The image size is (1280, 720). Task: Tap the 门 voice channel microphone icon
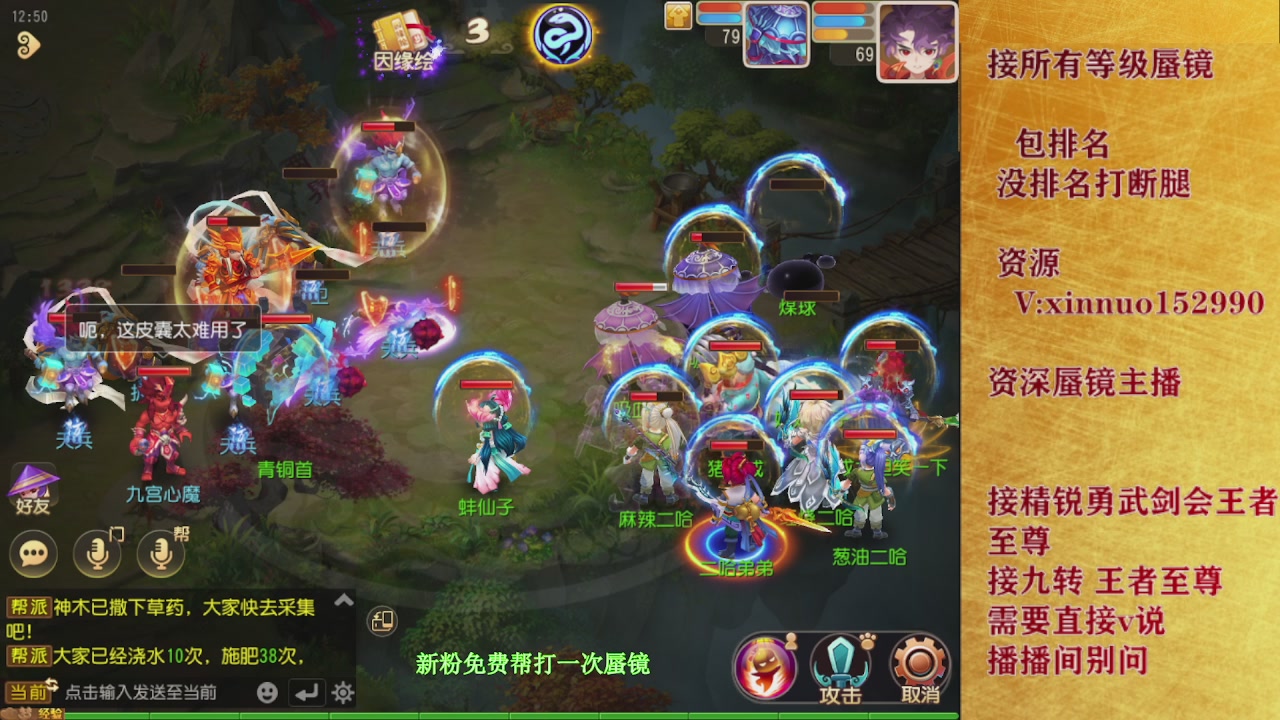click(93, 550)
